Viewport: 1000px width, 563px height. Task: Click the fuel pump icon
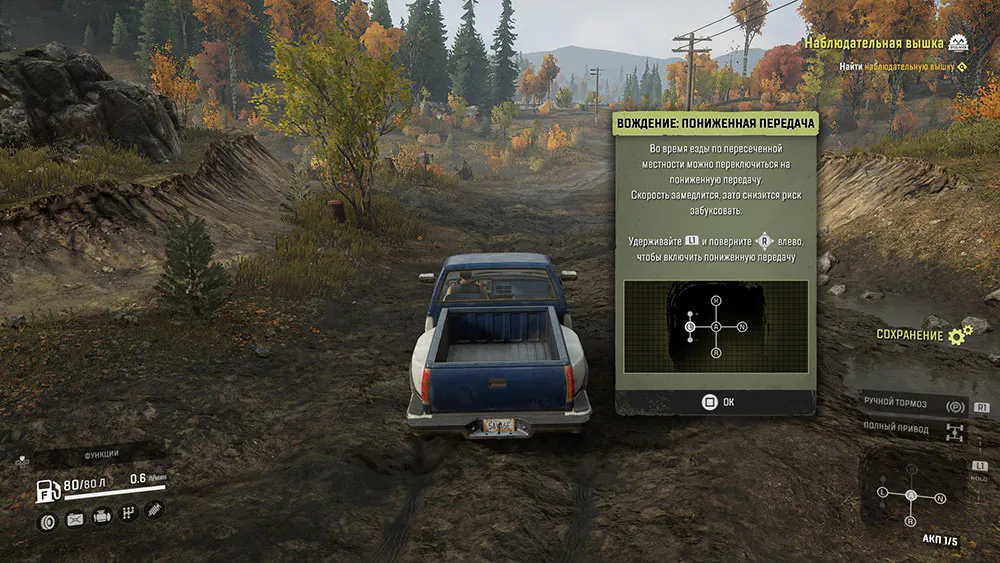(47, 491)
